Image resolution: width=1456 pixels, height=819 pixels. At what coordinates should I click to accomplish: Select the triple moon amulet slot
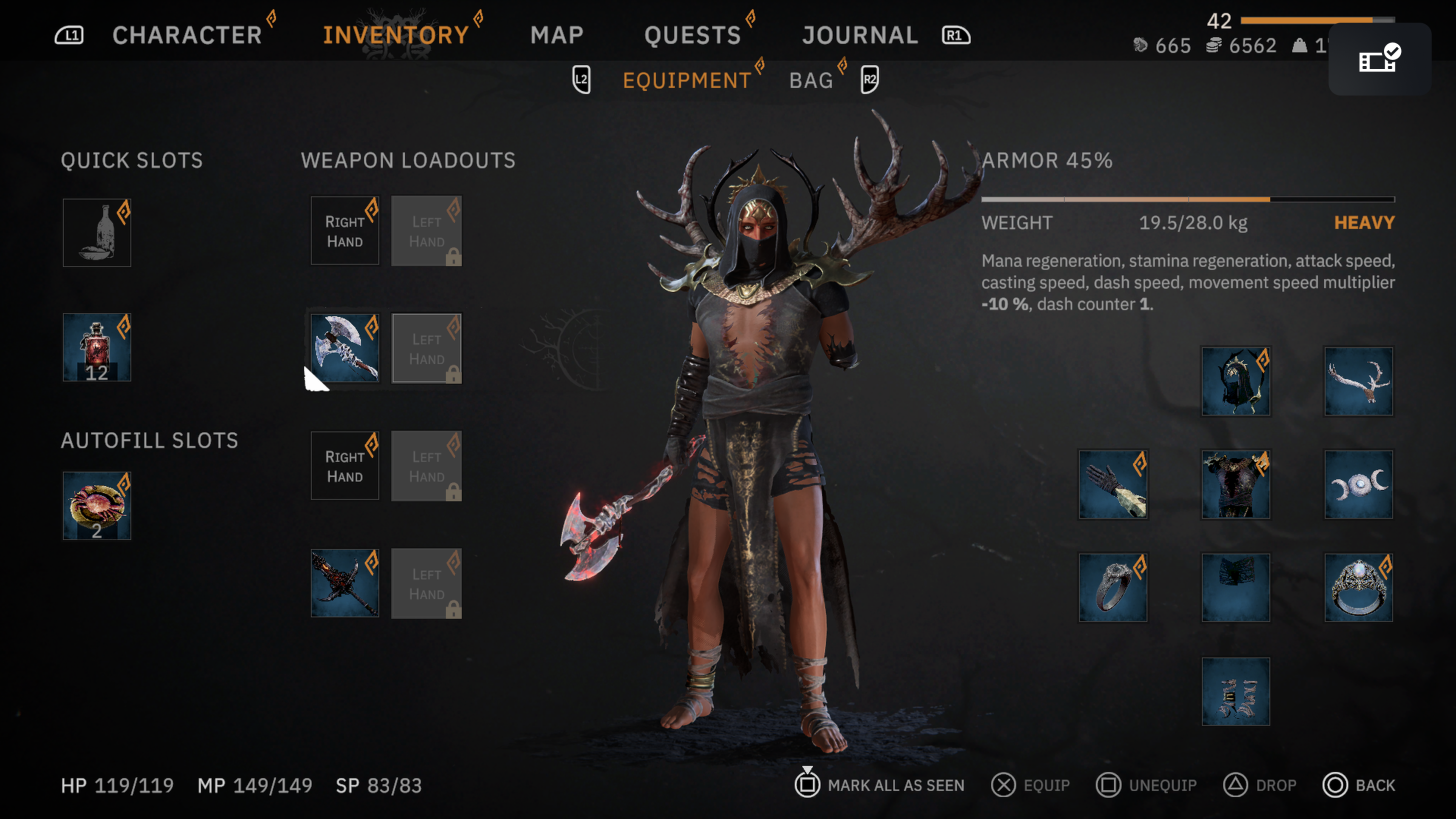1358,484
